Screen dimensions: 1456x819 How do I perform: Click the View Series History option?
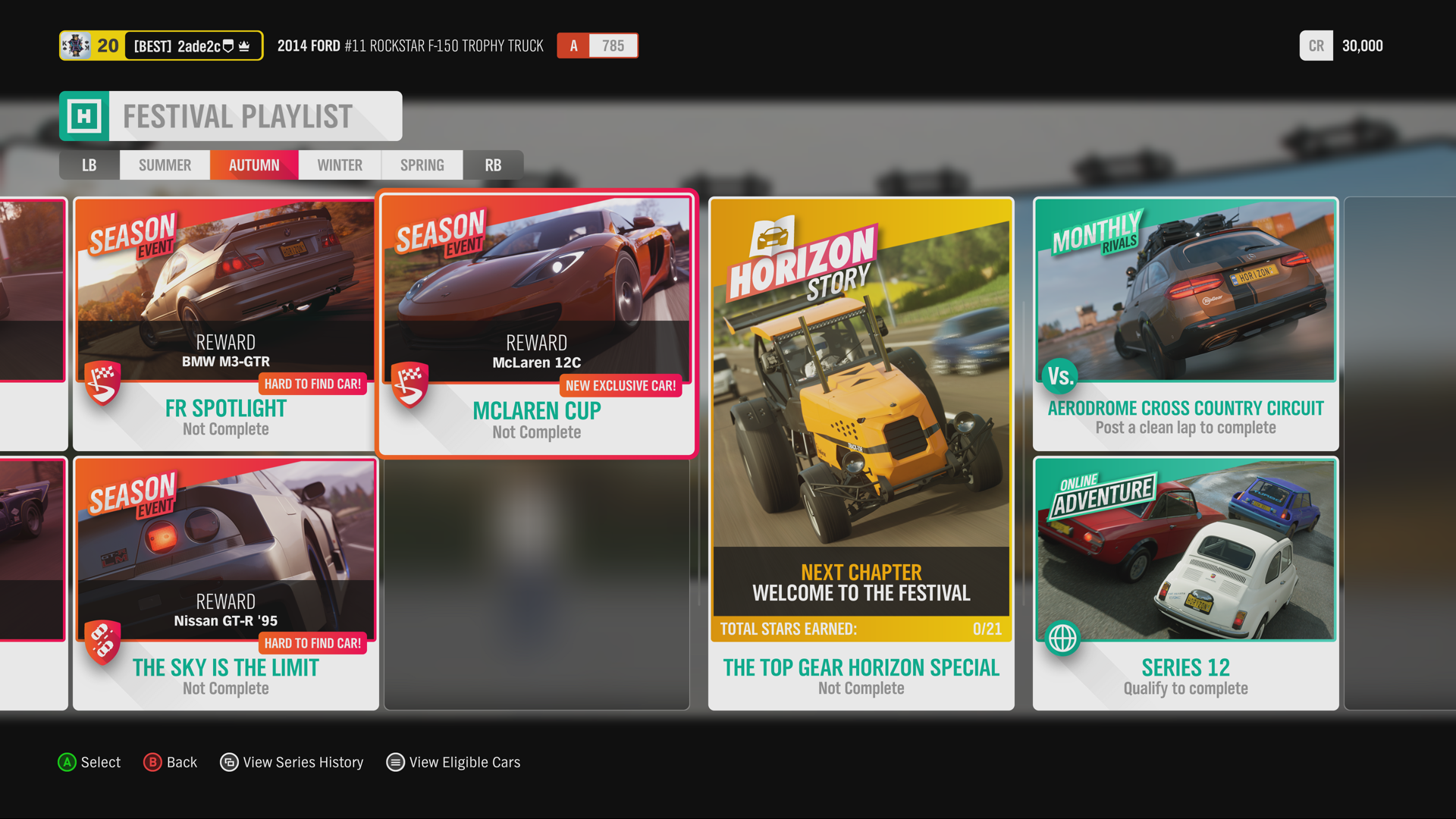pos(292,762)
